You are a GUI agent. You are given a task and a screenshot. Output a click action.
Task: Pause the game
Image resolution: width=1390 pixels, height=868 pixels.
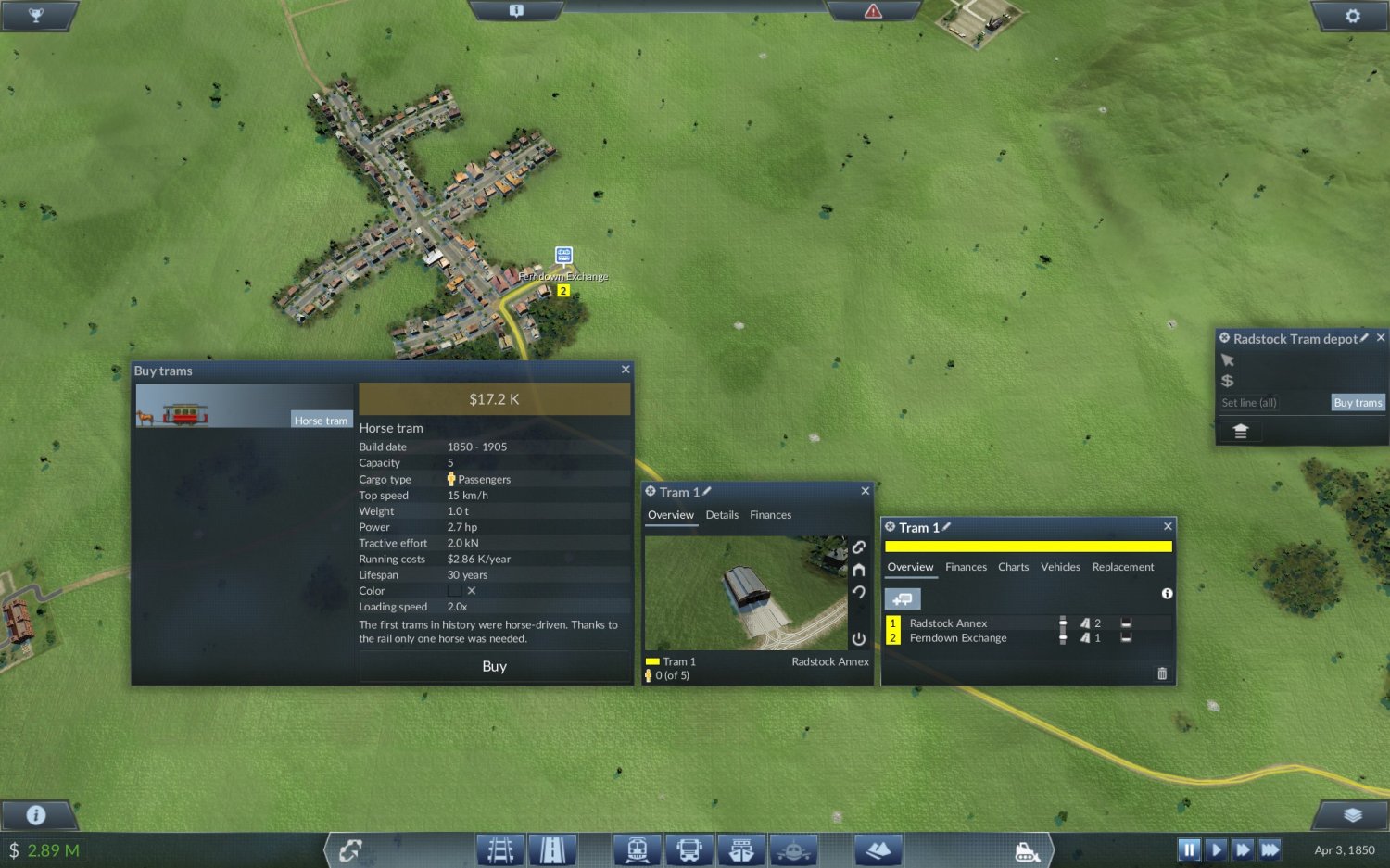(x=1189, y=849)
